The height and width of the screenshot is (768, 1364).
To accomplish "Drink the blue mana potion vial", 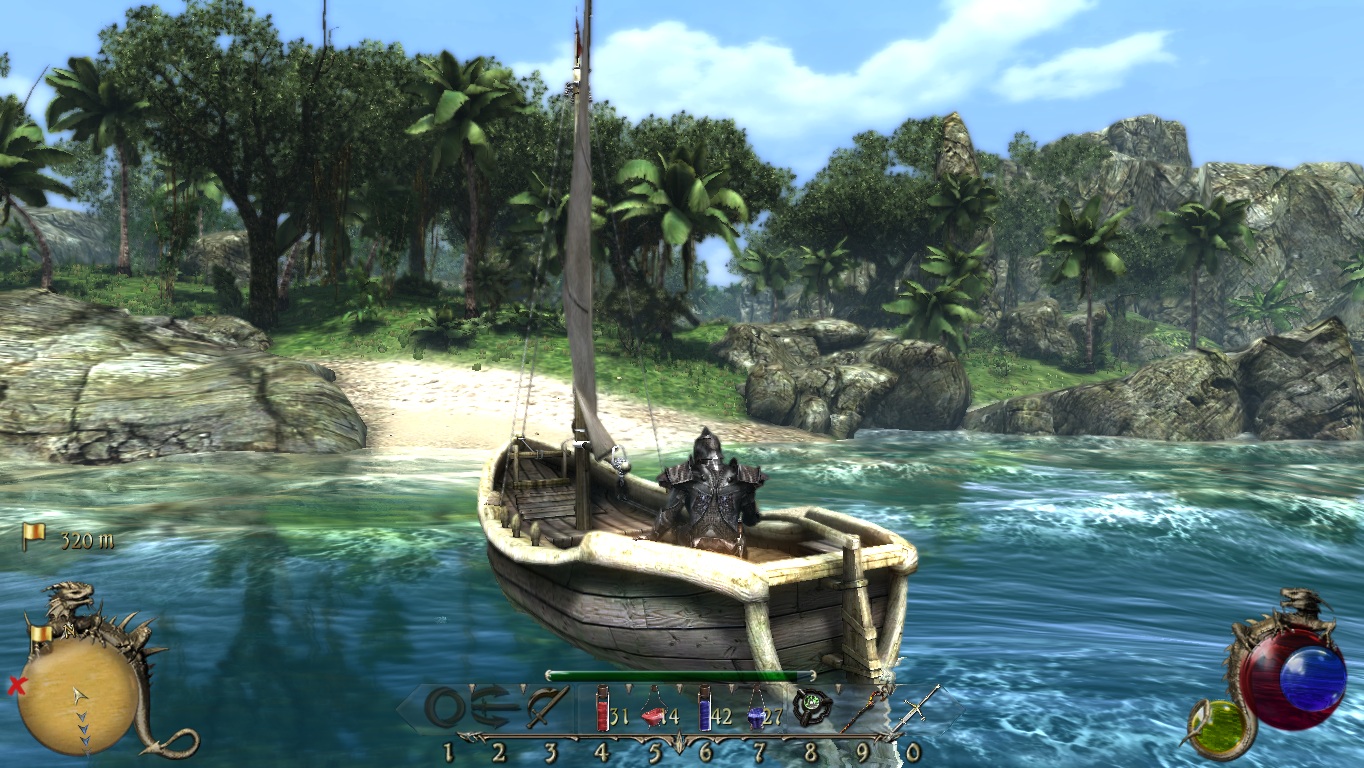I will (x=705, y=708).
